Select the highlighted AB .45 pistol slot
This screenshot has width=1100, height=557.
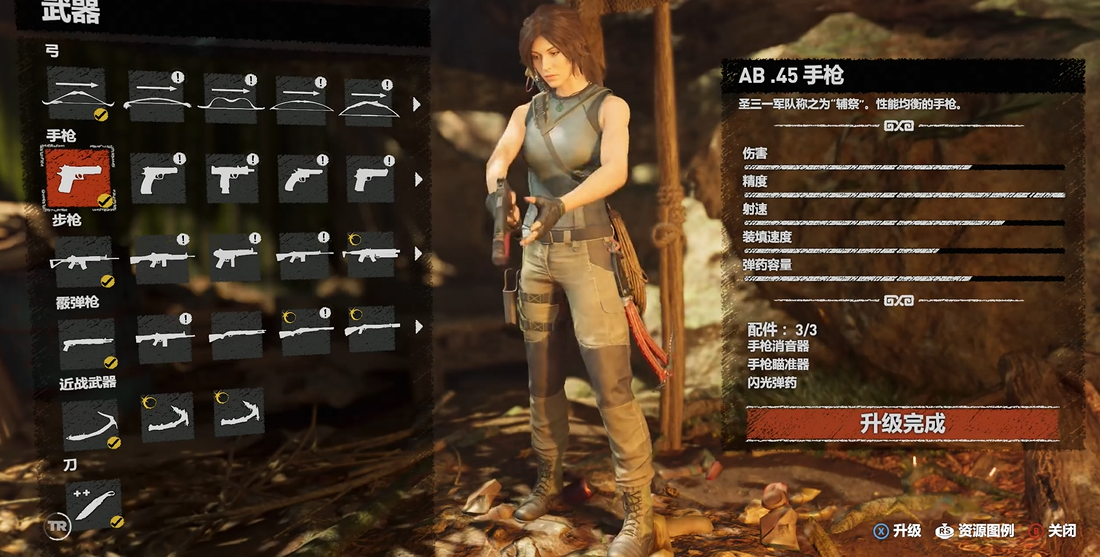(x=78, y=177)
